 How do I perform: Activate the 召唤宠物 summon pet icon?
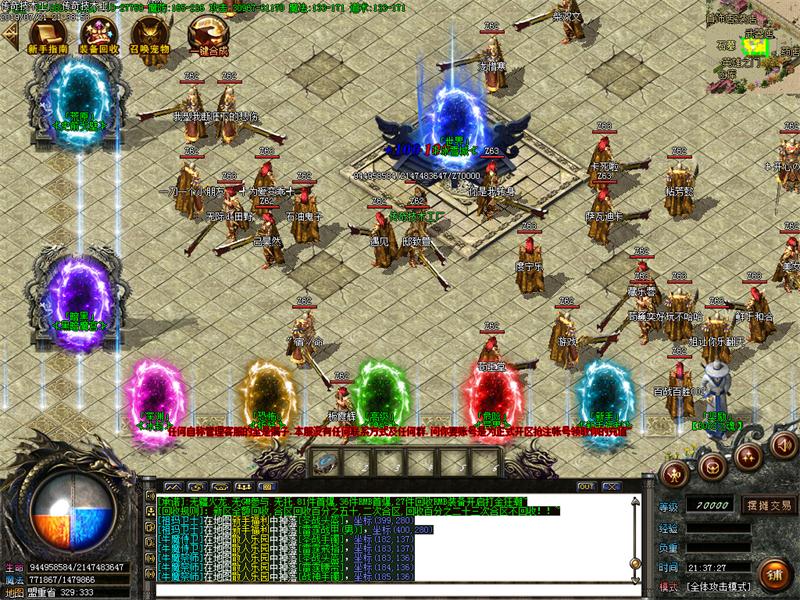151,38
